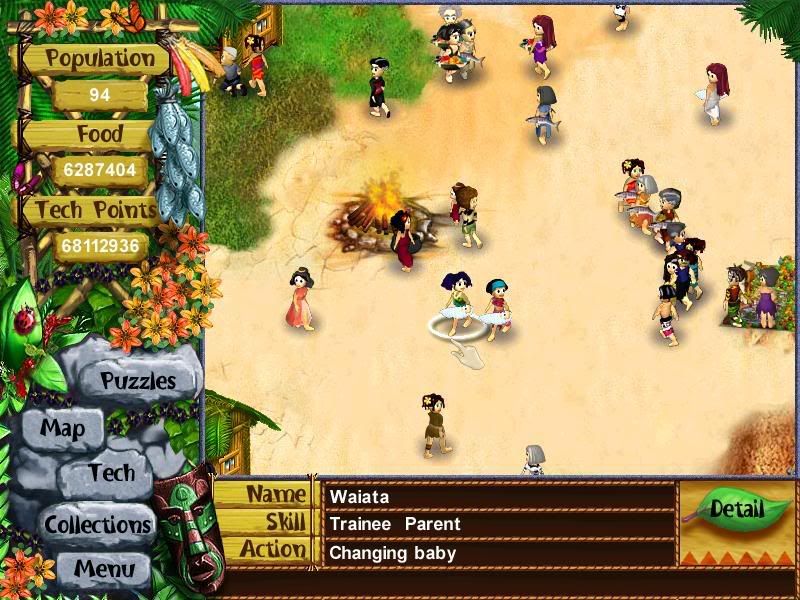Open the Puzzles stone button

pos(138,381)
